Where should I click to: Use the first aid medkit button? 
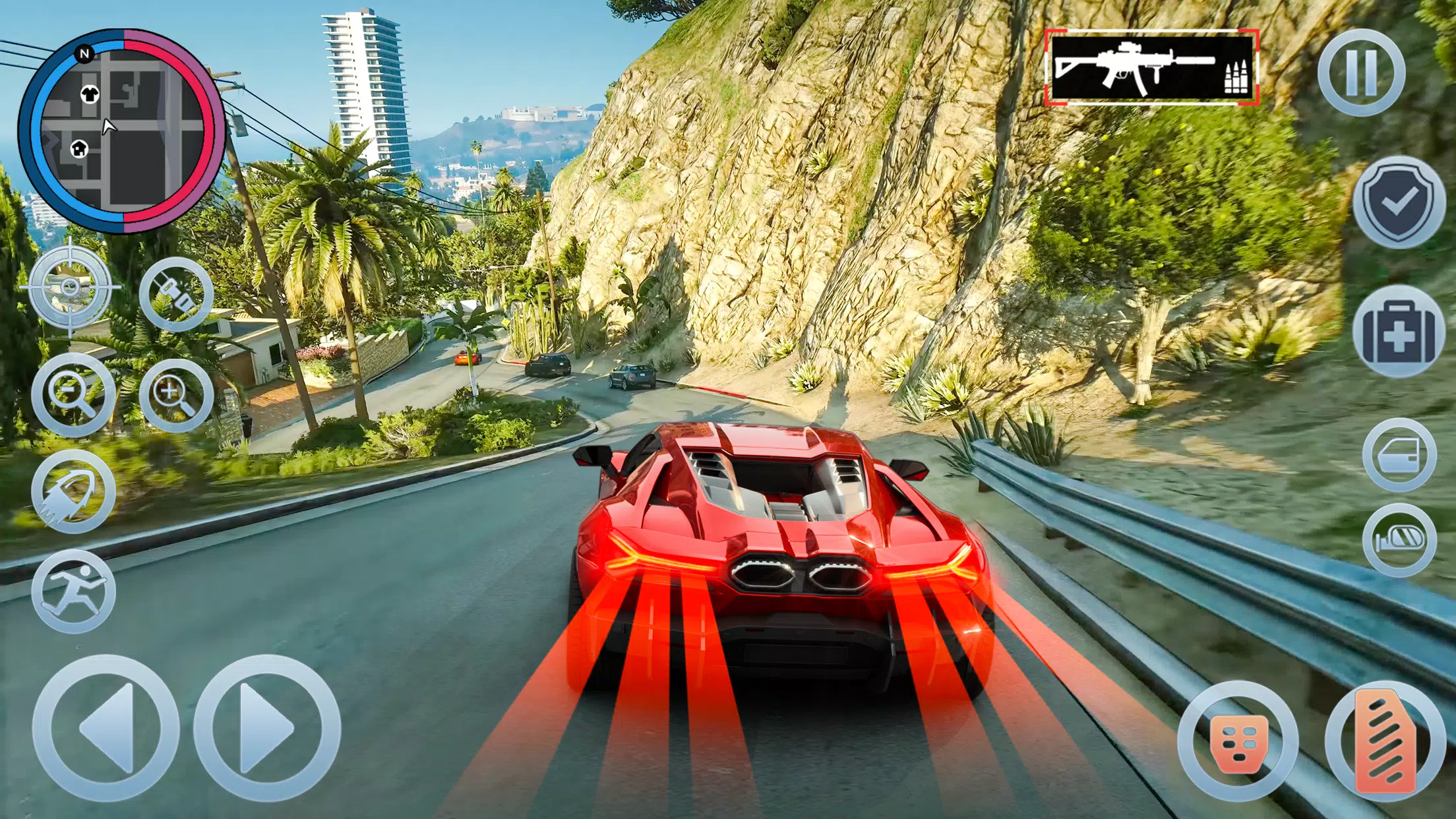1399,332
